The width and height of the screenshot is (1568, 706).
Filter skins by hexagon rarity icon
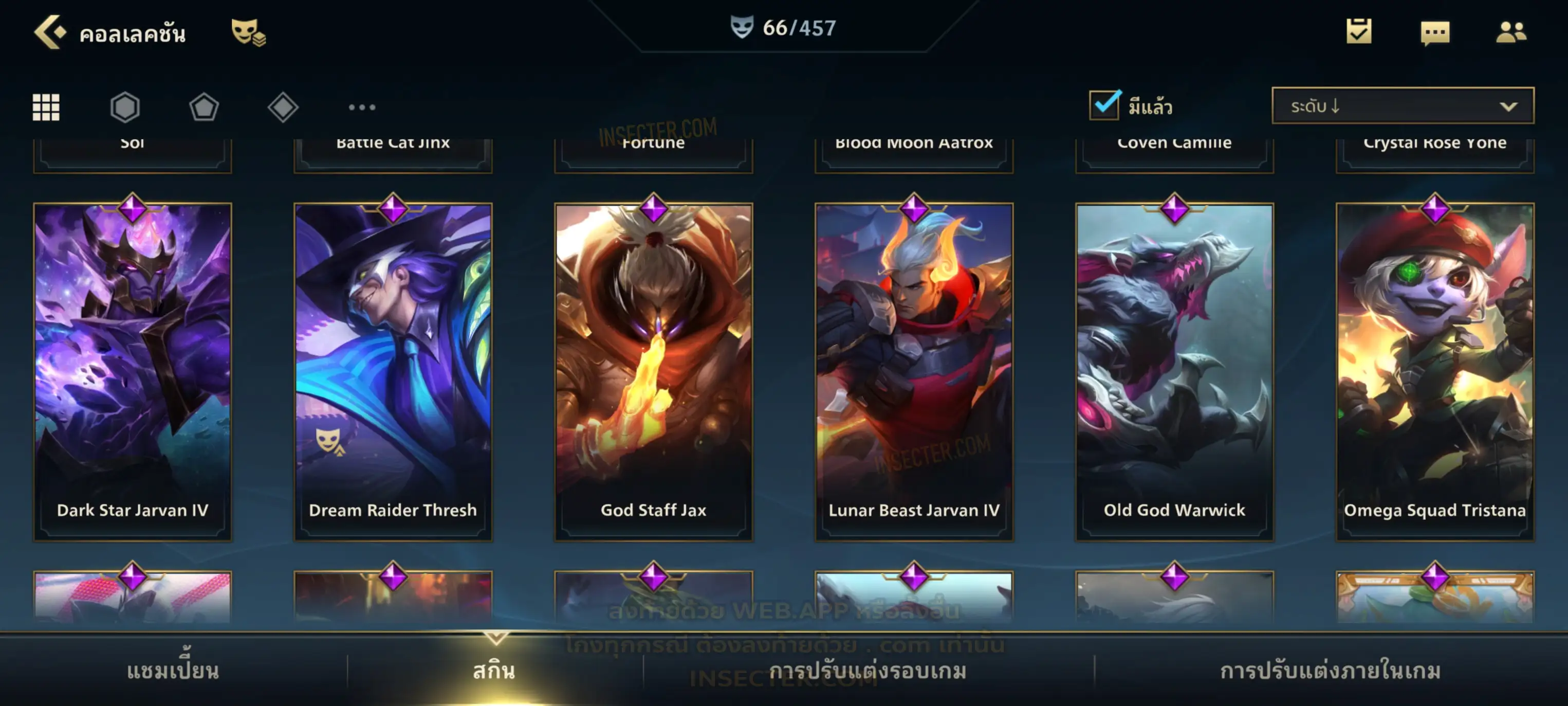coord(125,107)
